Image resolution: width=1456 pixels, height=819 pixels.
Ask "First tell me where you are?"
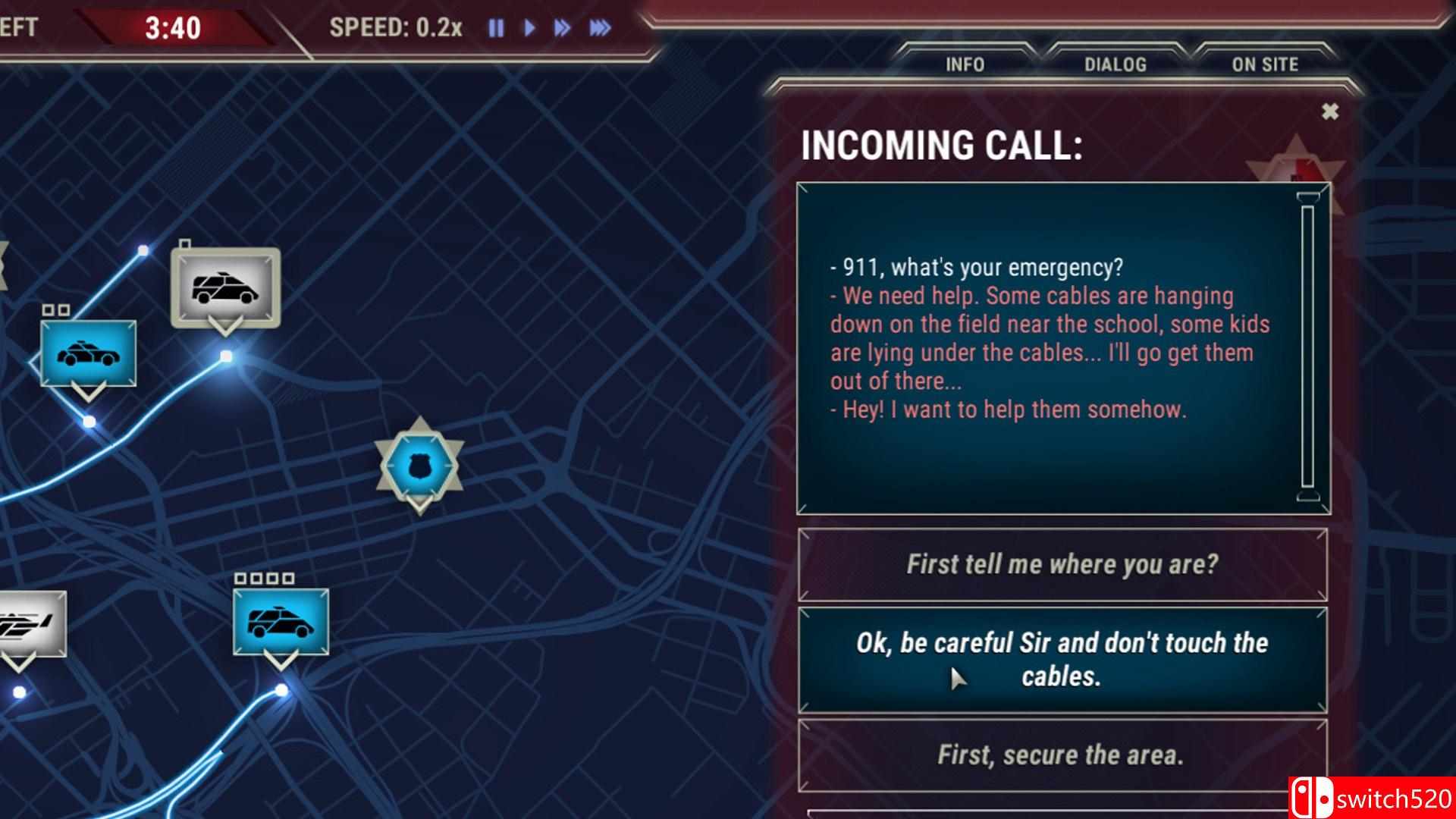click(x=1062, y=564)
